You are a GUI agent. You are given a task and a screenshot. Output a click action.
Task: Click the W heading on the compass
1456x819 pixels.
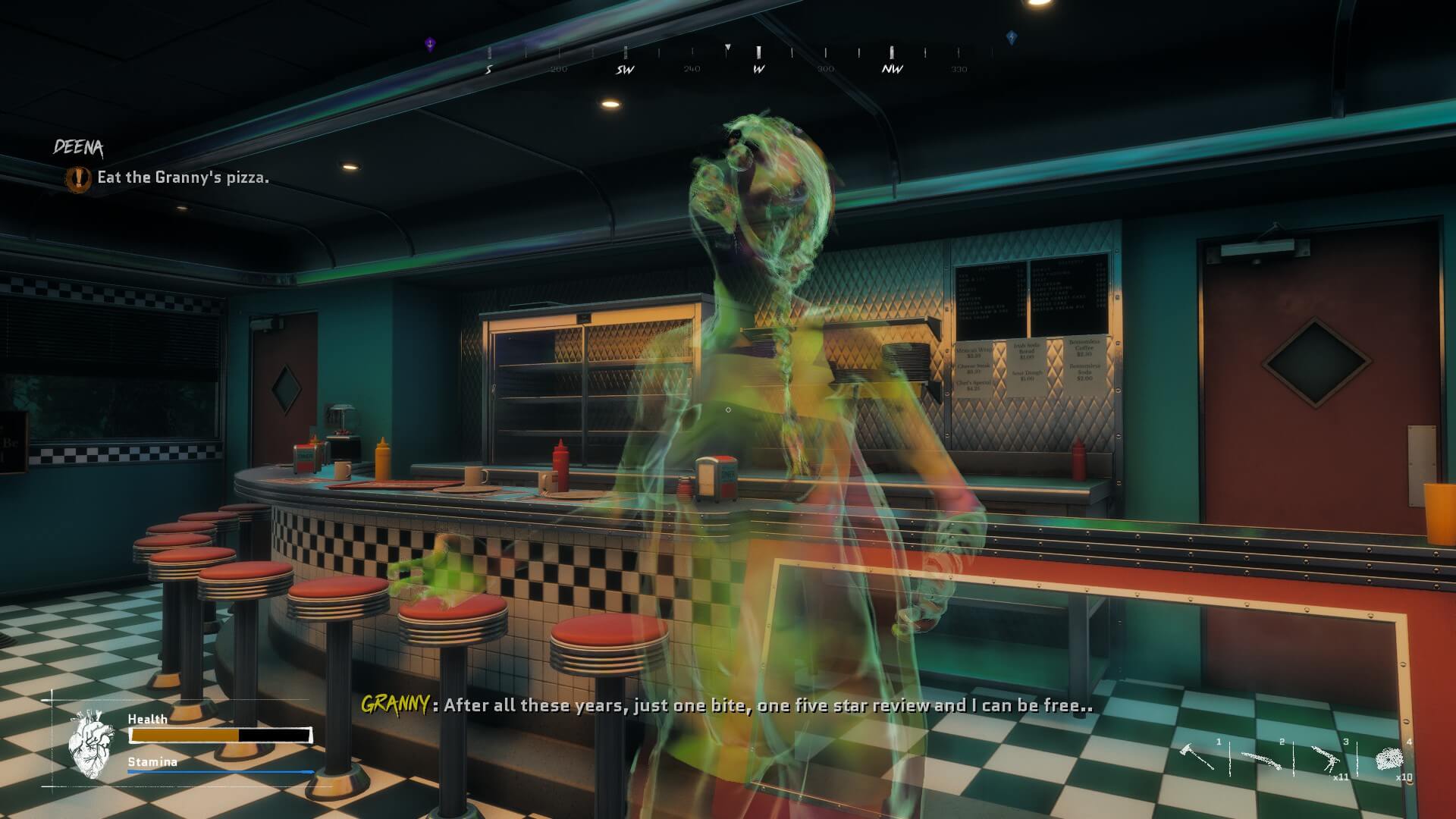pyautogui.click(x=758, y=67)
